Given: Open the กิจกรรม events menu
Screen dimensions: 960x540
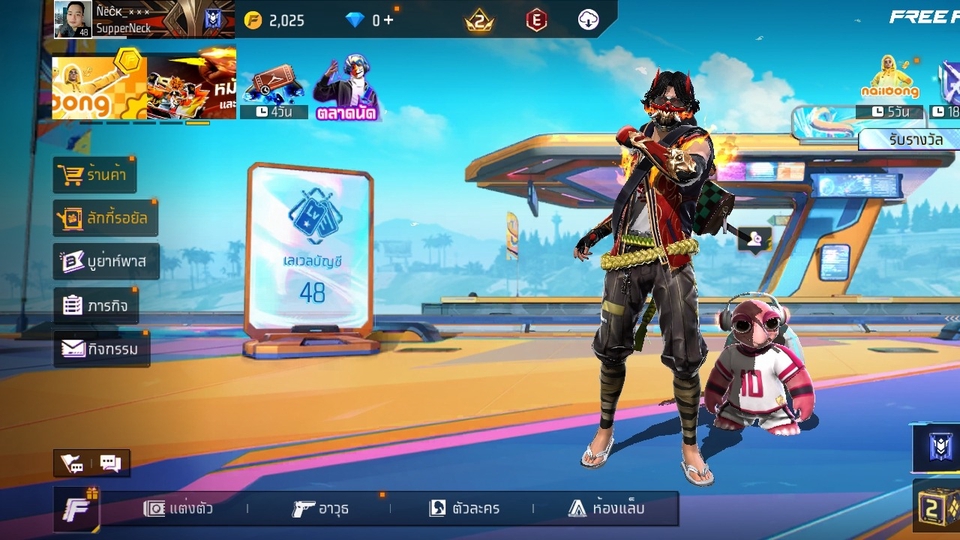Looking at the screenshot, I should click(101, 349).
